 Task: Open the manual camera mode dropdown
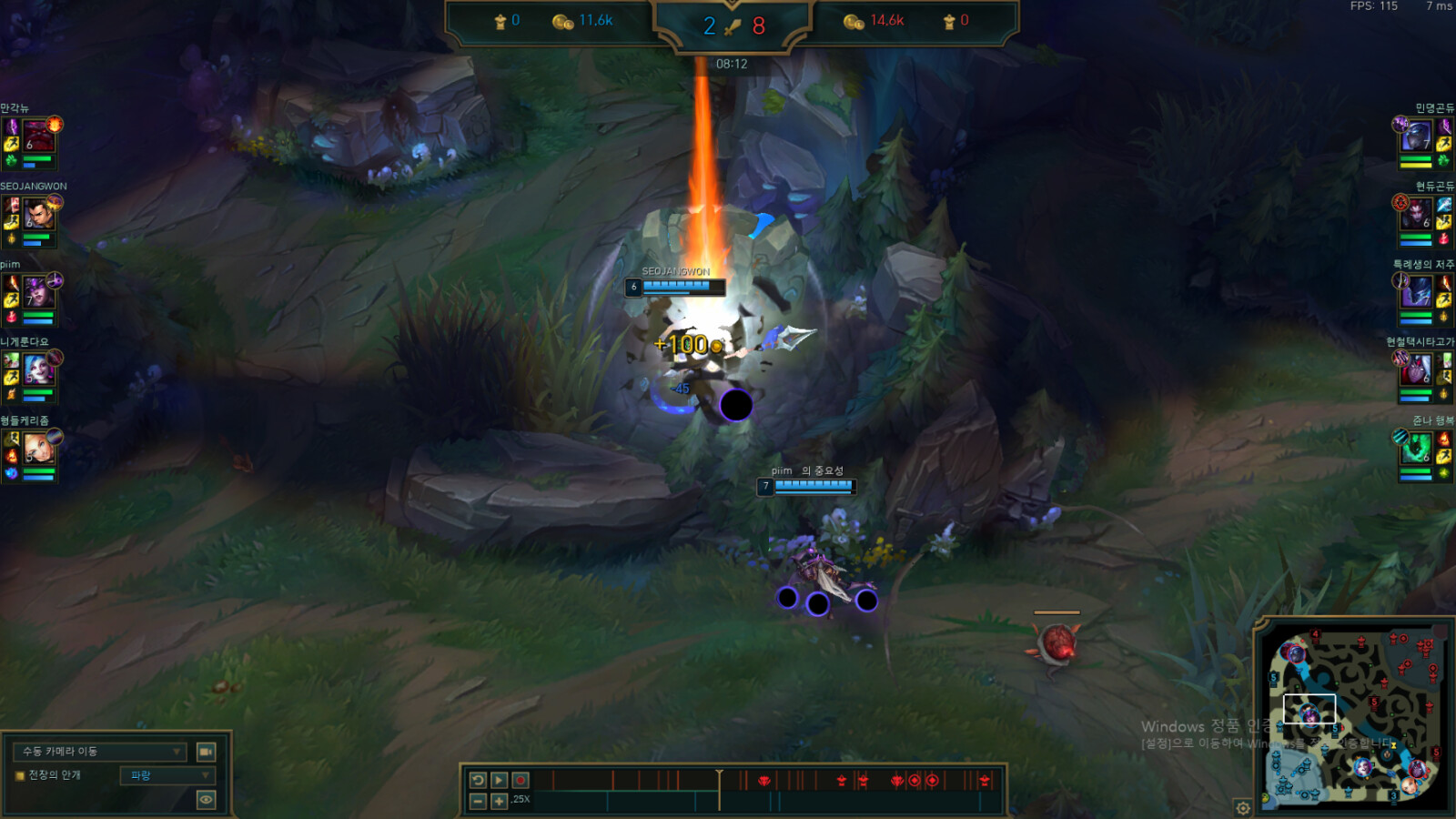click(x=100, y=752)
